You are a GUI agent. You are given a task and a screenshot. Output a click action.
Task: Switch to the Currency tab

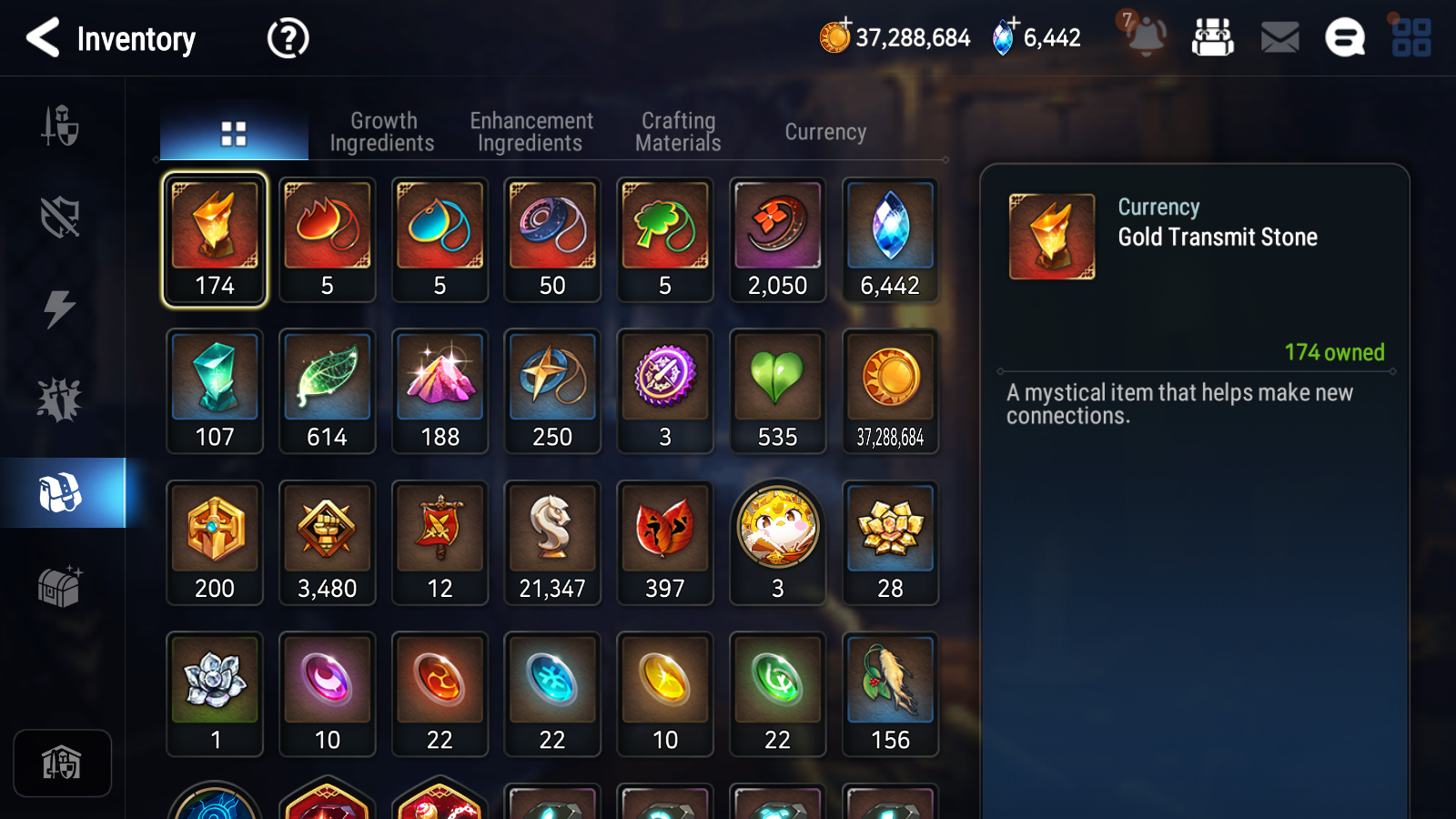(x=824, y=131)
